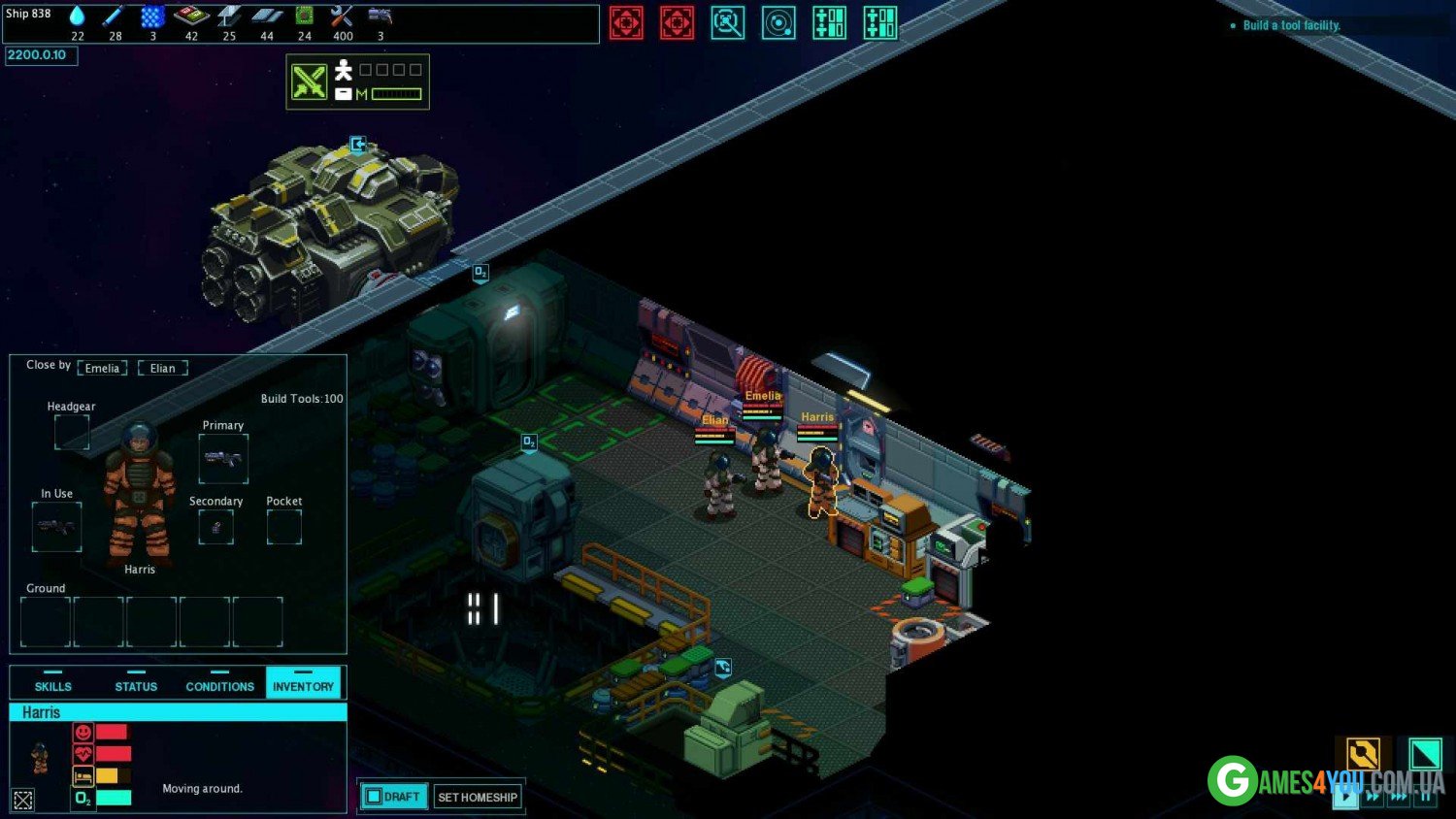Set game speed to triple fast-forward

coord(1399,797)
